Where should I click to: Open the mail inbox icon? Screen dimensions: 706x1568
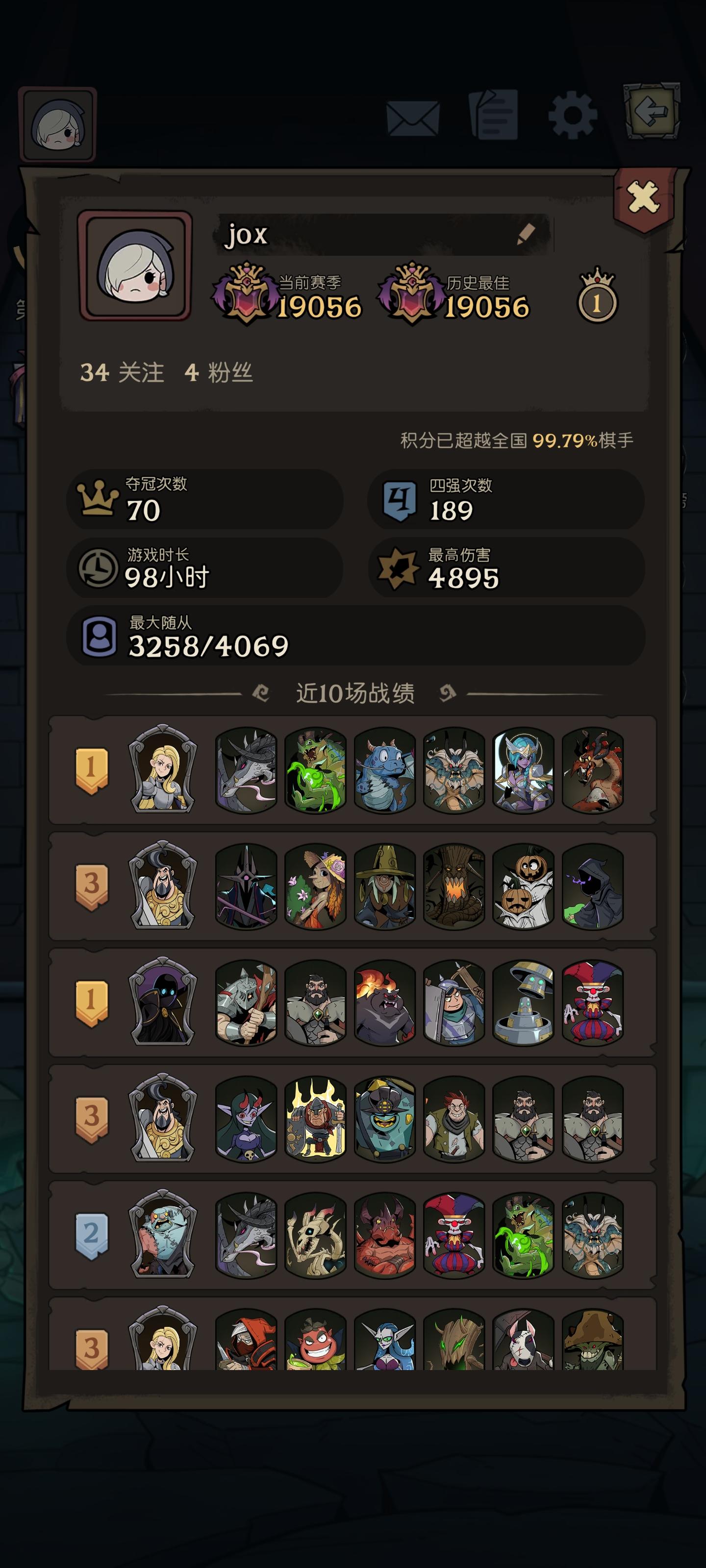pos(414,117)
